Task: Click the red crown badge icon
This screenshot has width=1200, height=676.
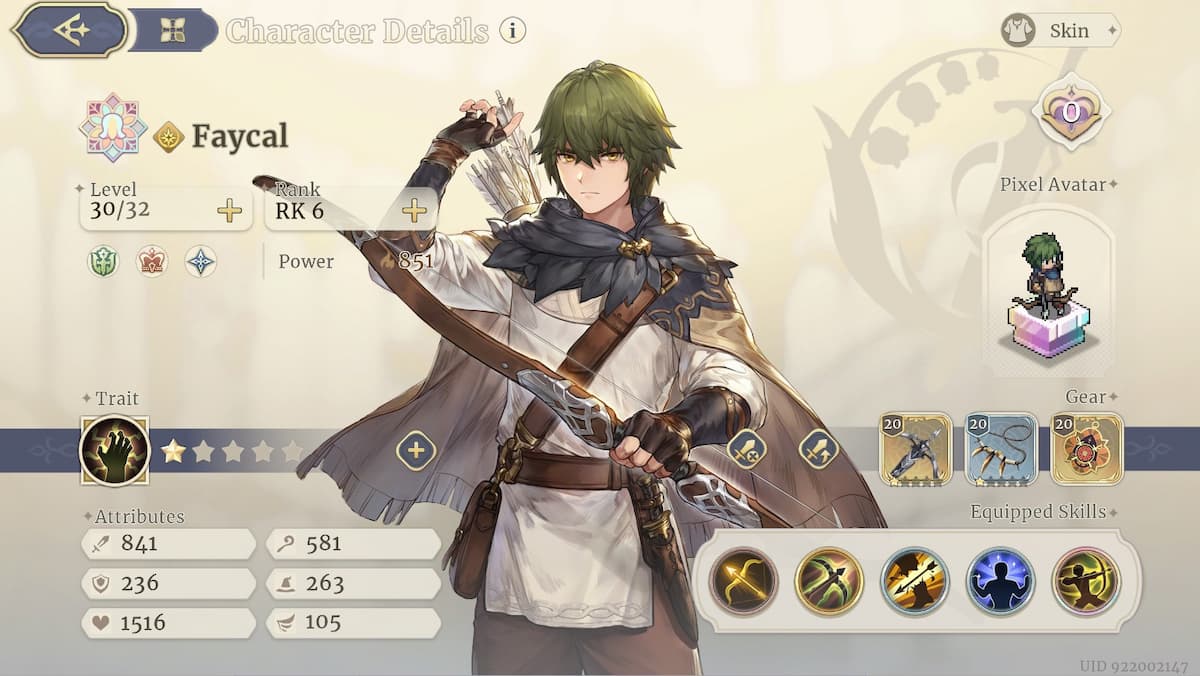Action: (x=152, y=262)
